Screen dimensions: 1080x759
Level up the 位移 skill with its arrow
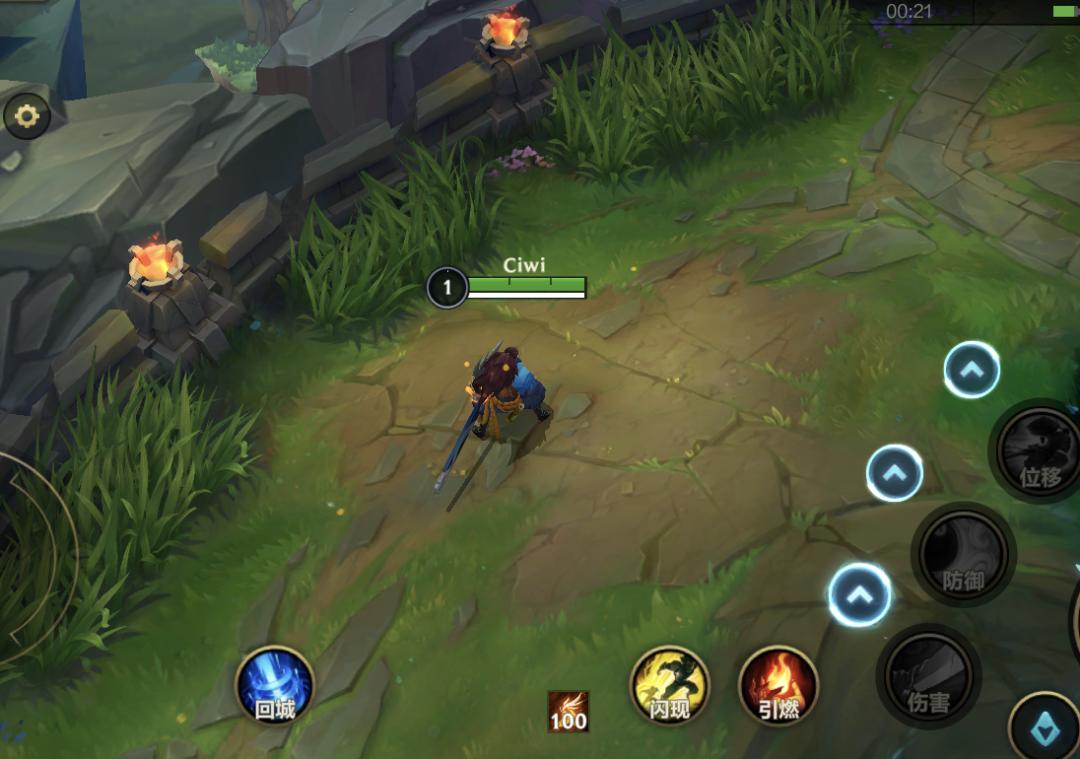click(x=971, y=370)
